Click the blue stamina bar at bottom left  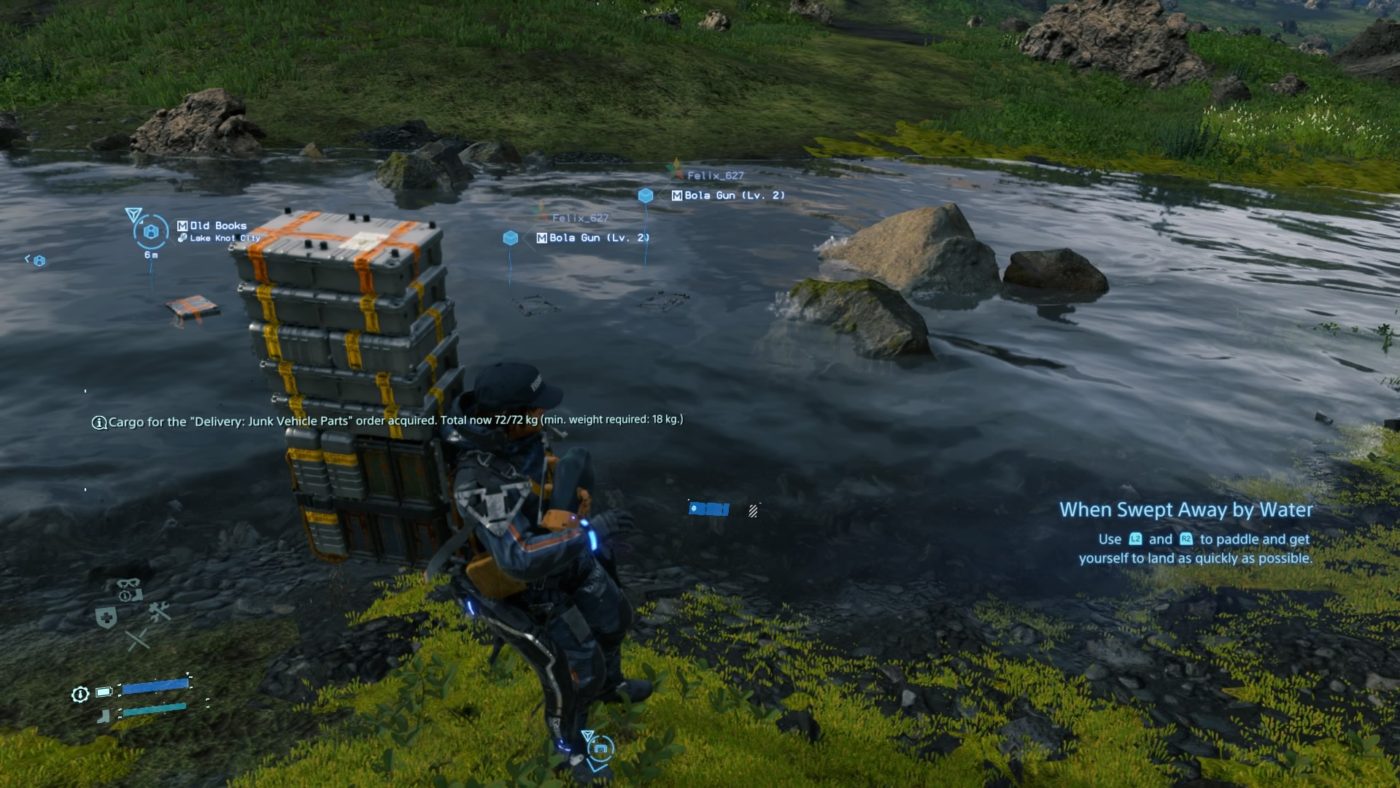coord(156,684)
